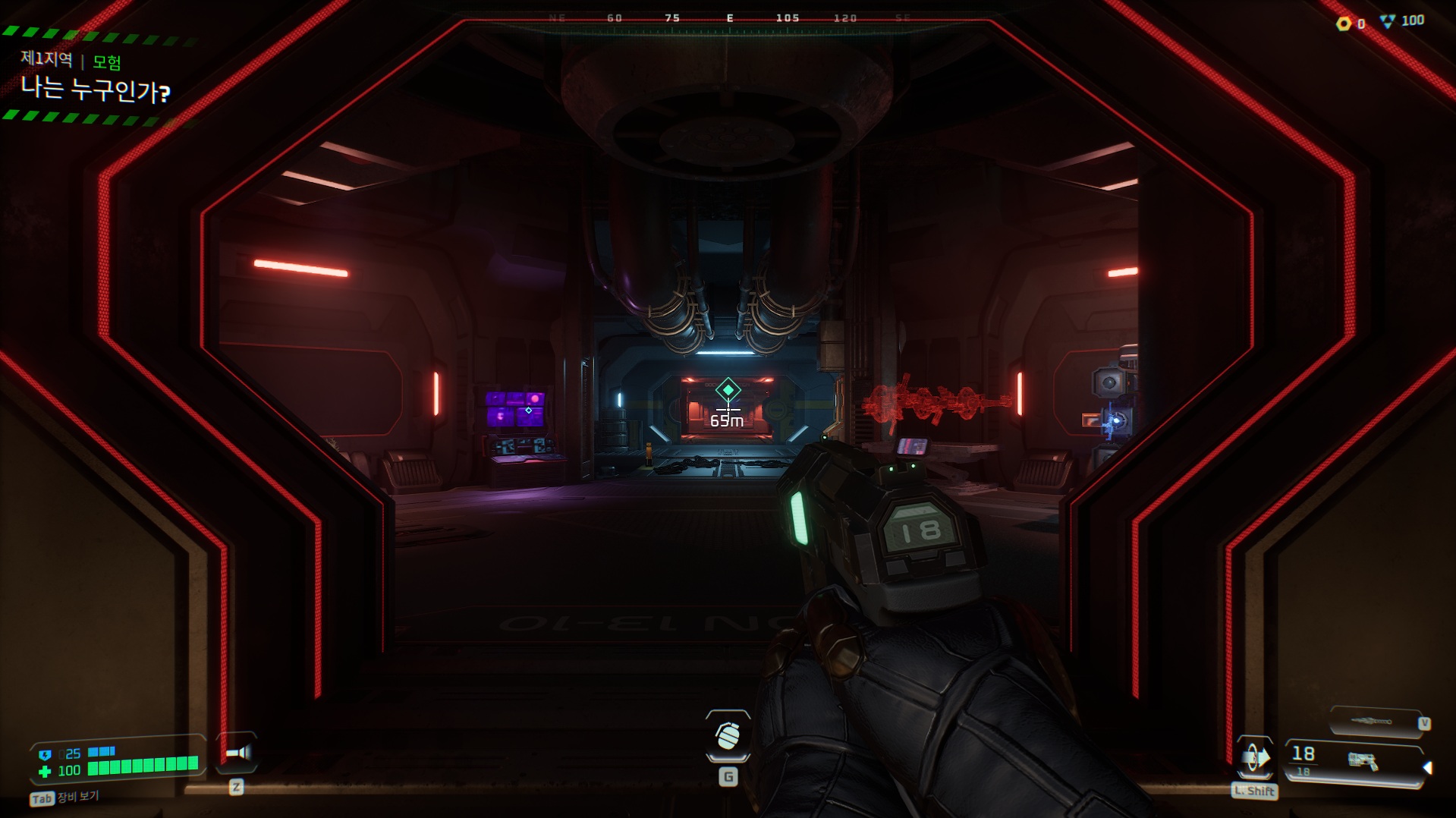Click the compass bar heading strip
The height and width of the screenshot is (818, 1456).
click(x=728, y=20)
